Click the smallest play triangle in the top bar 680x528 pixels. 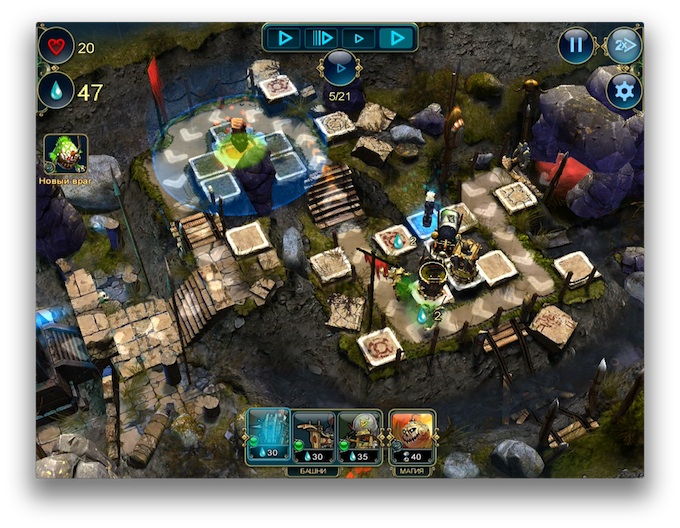[360, 39]
